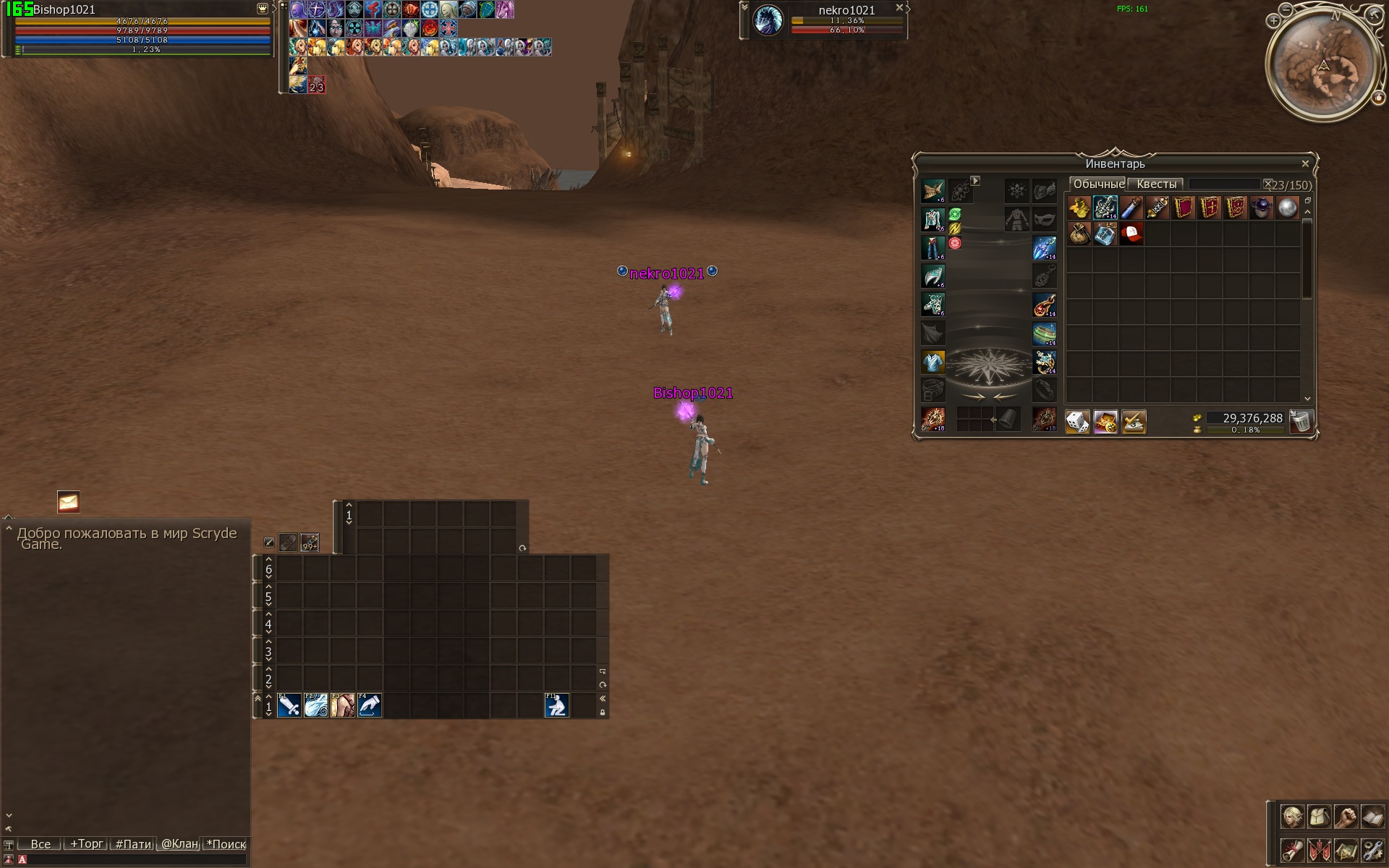Switch to the Квесты inventory tab

[x=1155, y=184]
